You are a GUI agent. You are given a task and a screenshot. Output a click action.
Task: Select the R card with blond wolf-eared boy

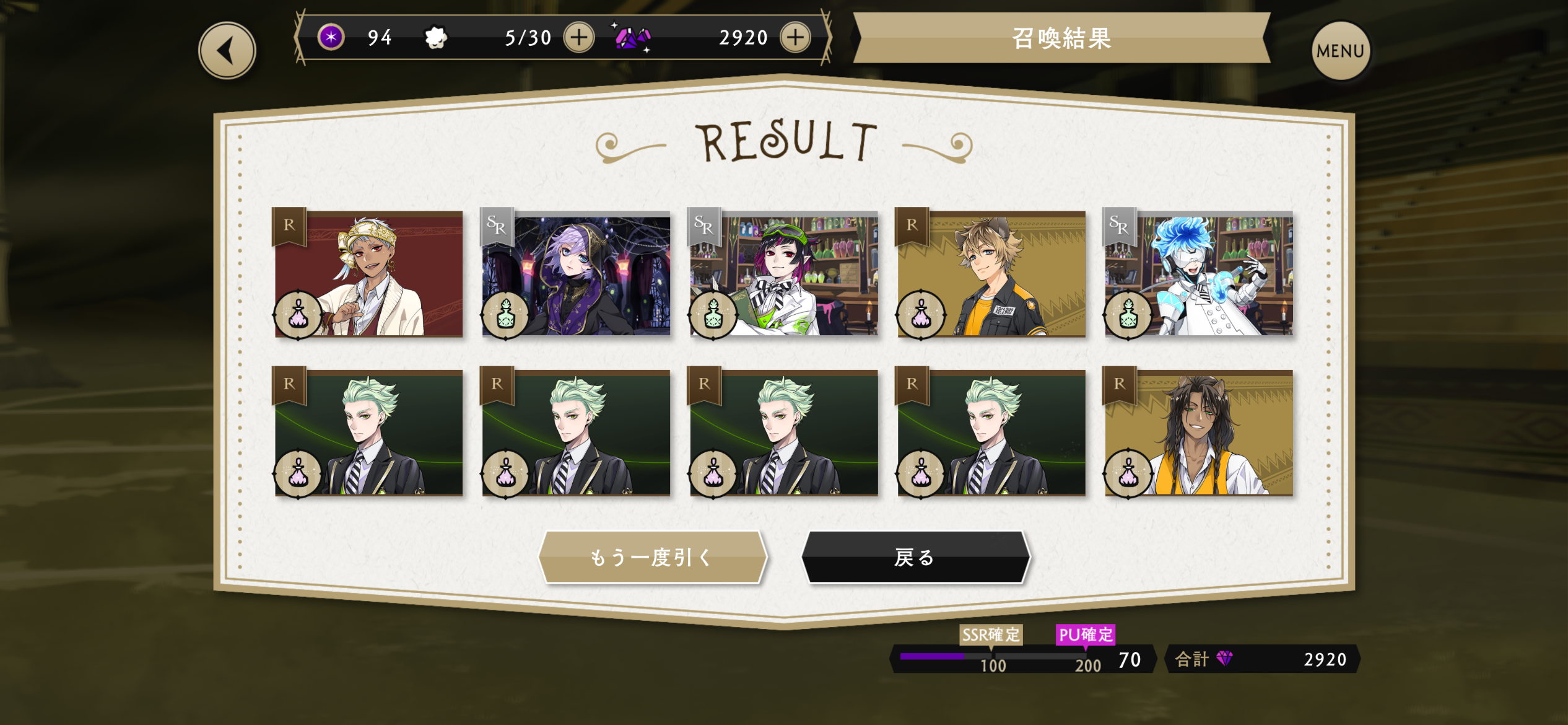(991, 274)
